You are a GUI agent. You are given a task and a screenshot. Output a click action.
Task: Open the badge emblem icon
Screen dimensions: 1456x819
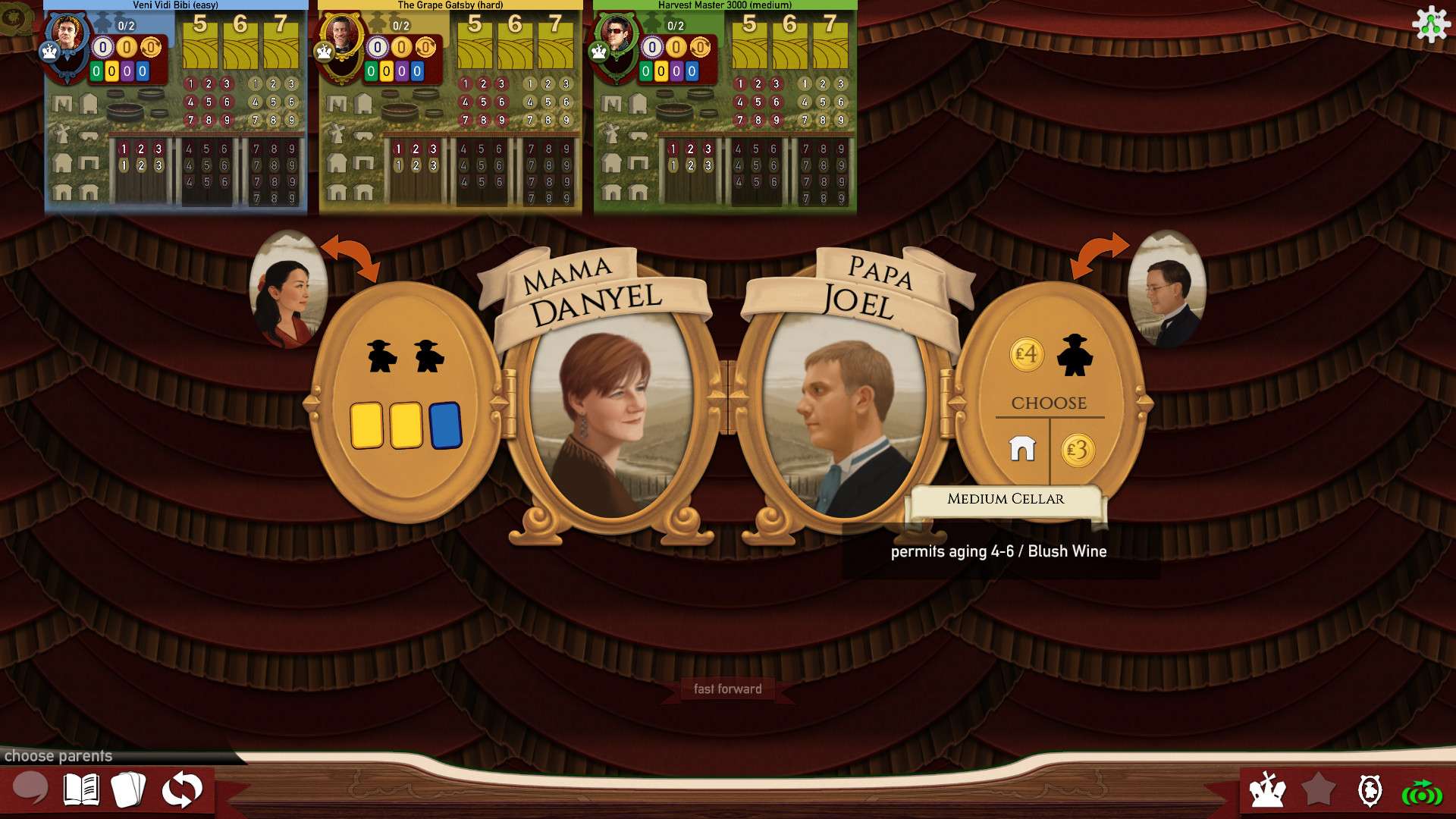tap(1370, 790)
